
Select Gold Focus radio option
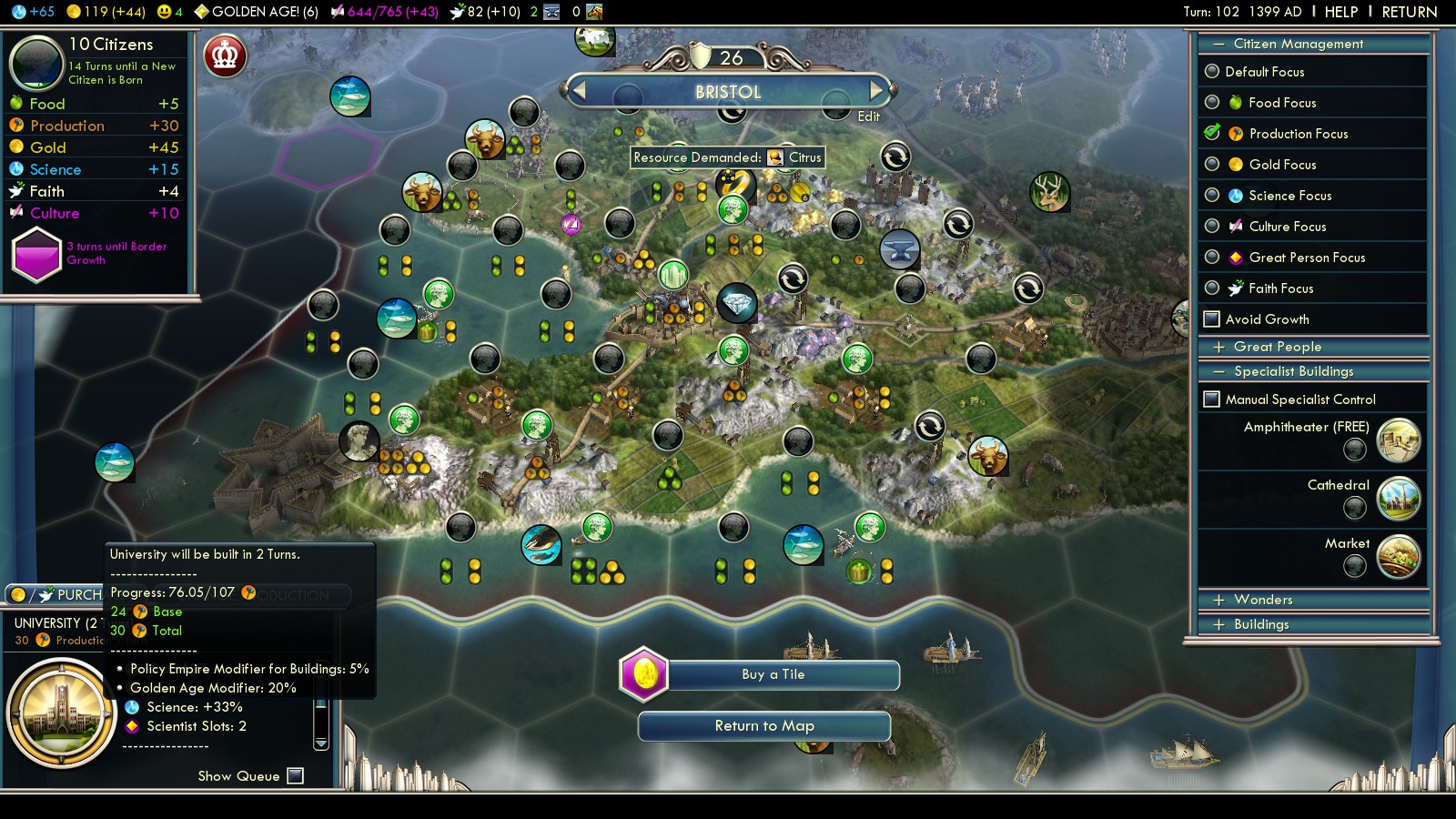point(1212,165)
